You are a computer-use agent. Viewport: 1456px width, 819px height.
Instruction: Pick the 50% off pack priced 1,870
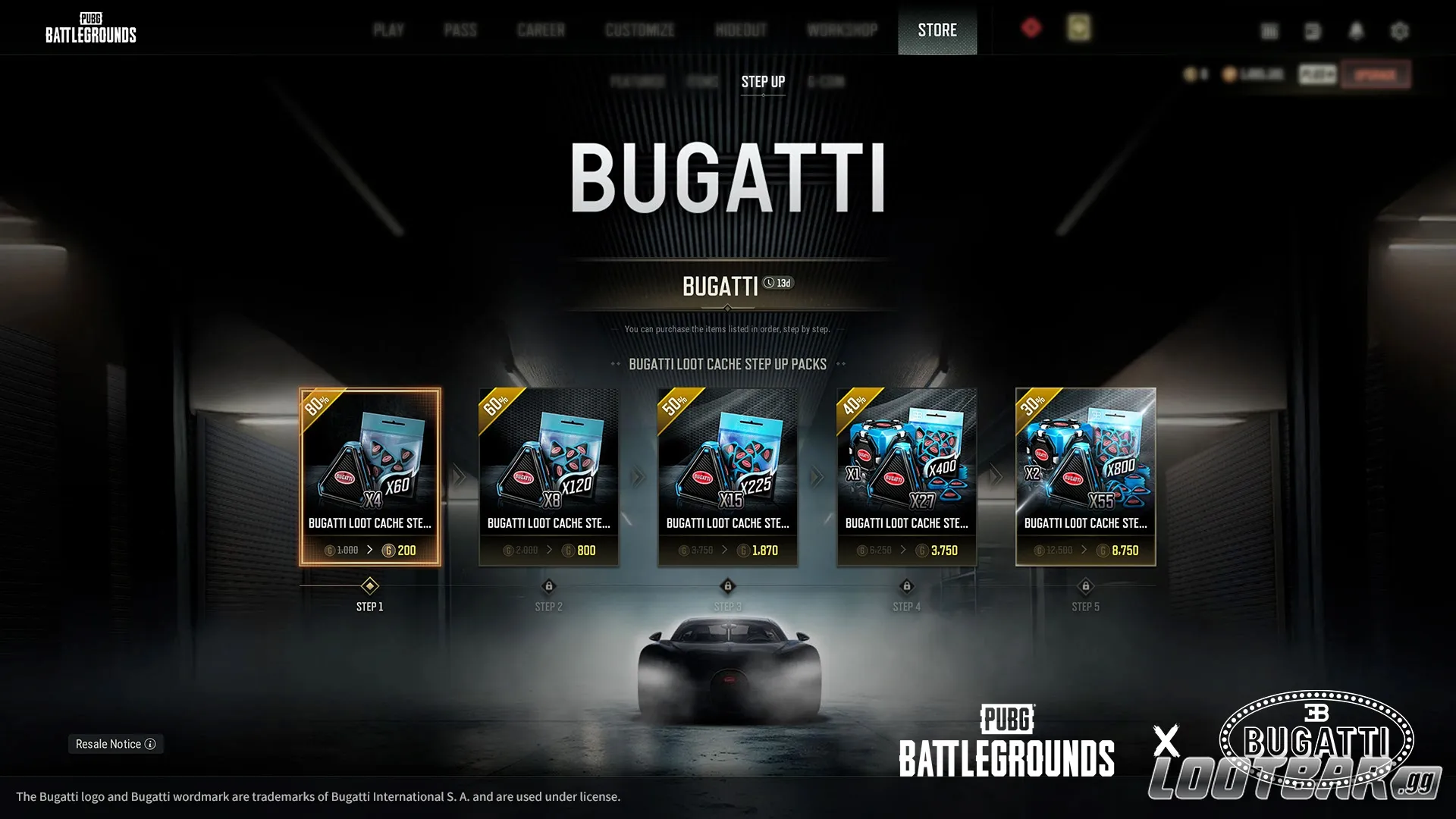tap(728, 477)
